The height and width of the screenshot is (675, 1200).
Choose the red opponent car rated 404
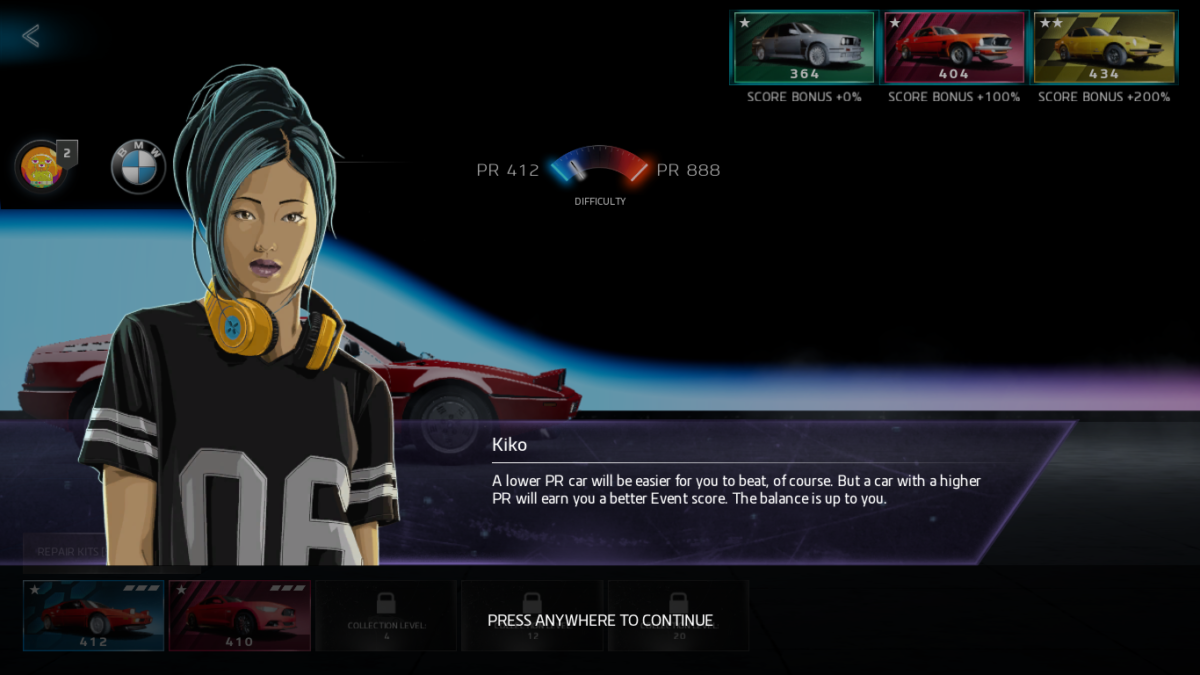click(x=954, y=47)
